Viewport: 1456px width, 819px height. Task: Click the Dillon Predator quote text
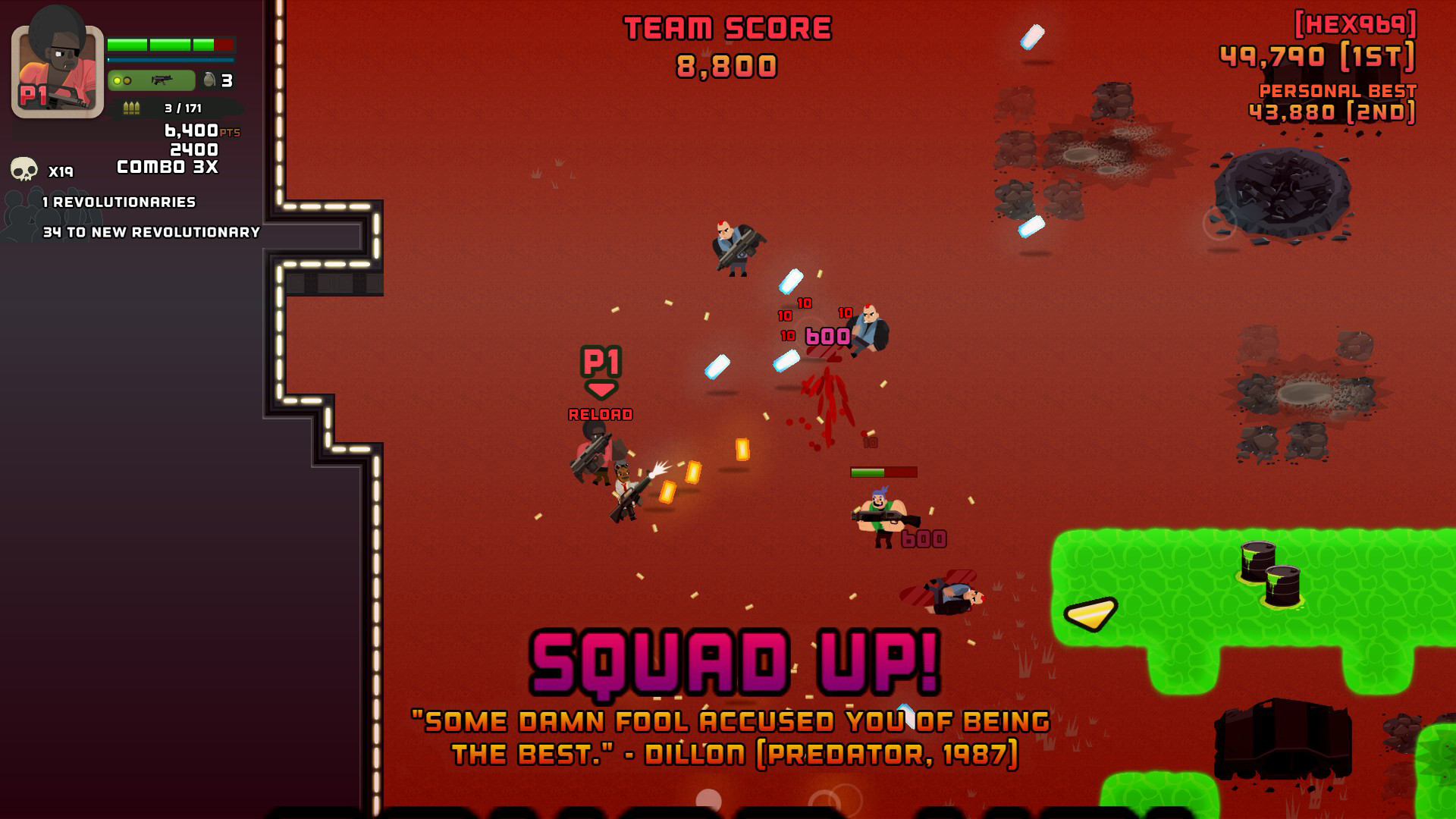point(732,739)
